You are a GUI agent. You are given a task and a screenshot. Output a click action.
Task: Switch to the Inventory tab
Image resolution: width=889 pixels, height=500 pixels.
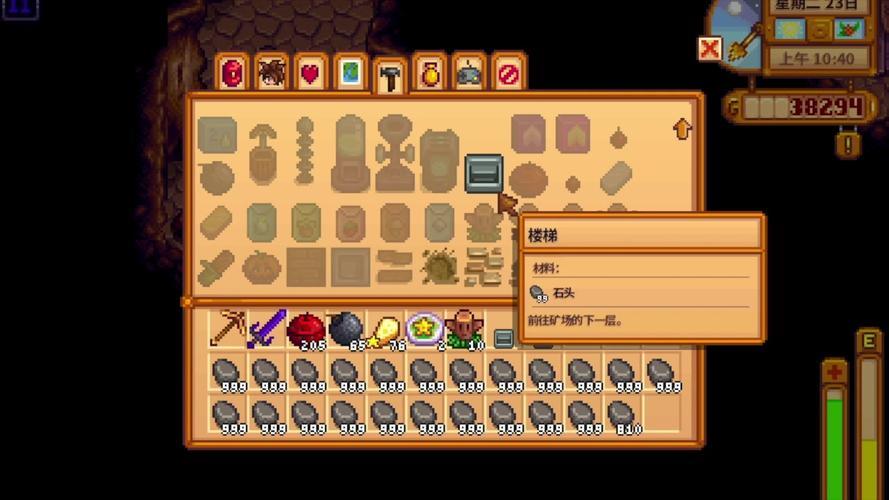[232, 74]
